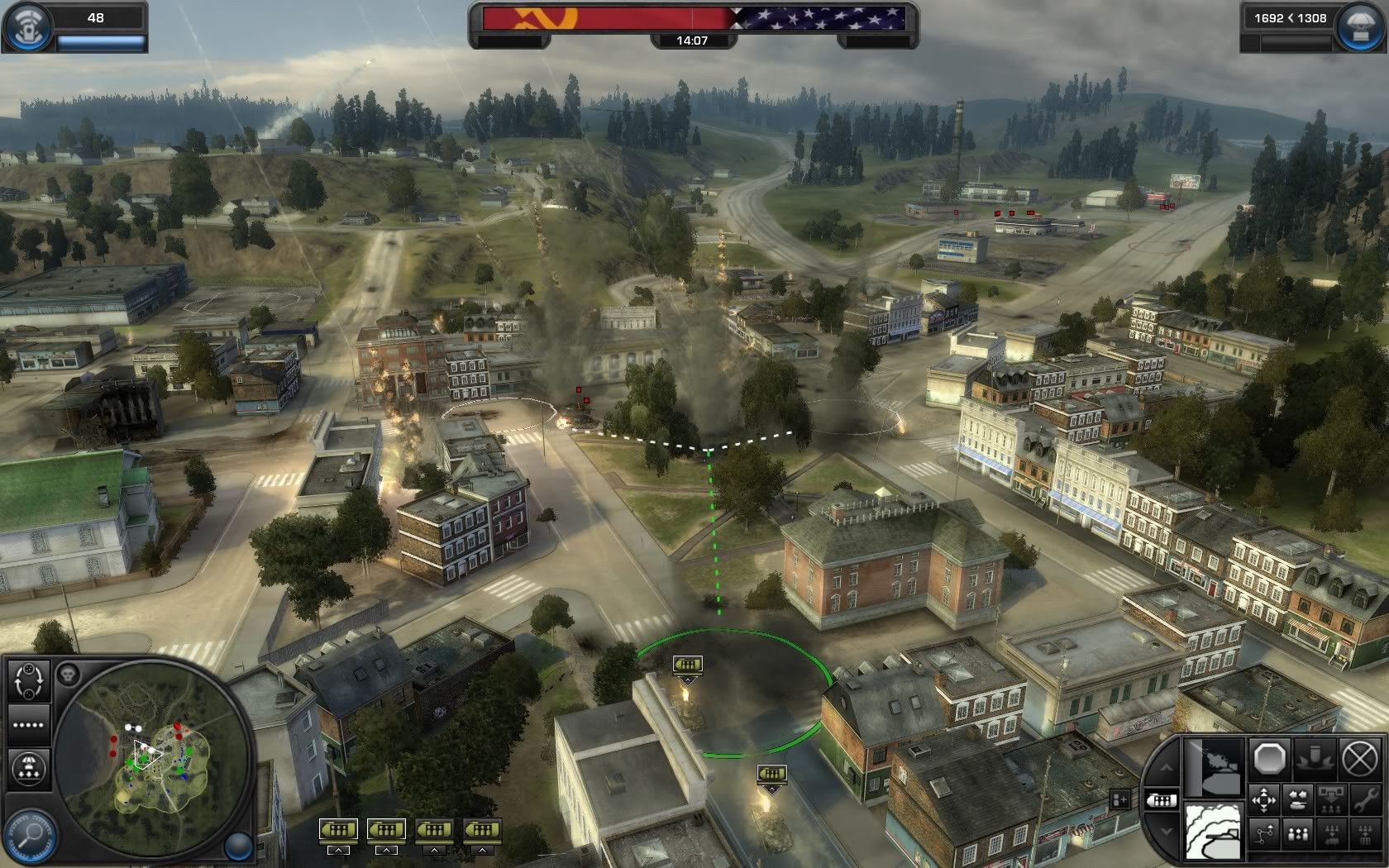Image resolution: width=1389 pixels, height=868 pixels.
Task: Activate the smoke screen special ability
Action: (x=1214, y=829)
